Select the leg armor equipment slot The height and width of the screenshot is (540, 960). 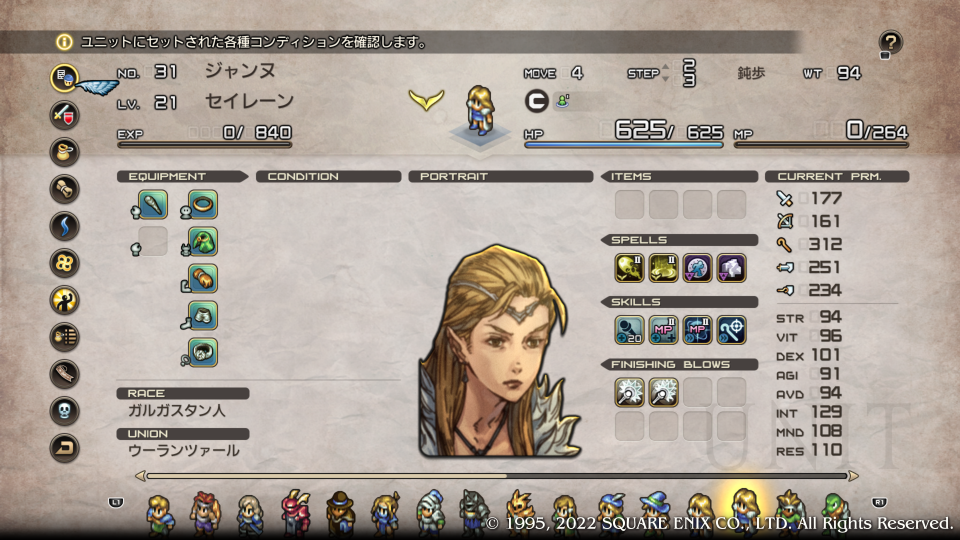tap(203, 316)
